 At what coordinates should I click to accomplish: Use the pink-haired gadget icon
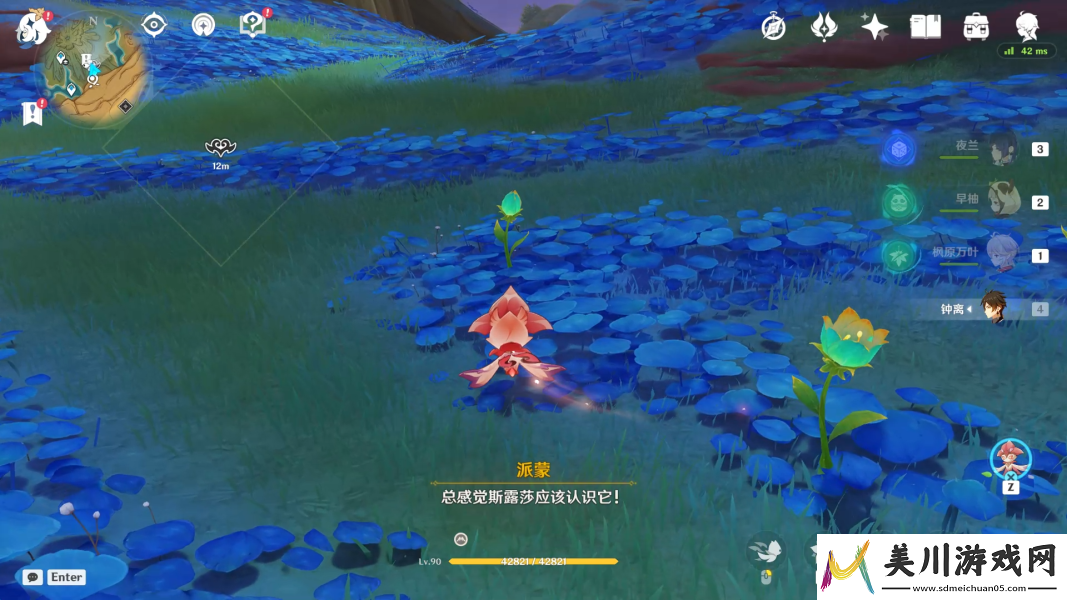[1010, 459]
